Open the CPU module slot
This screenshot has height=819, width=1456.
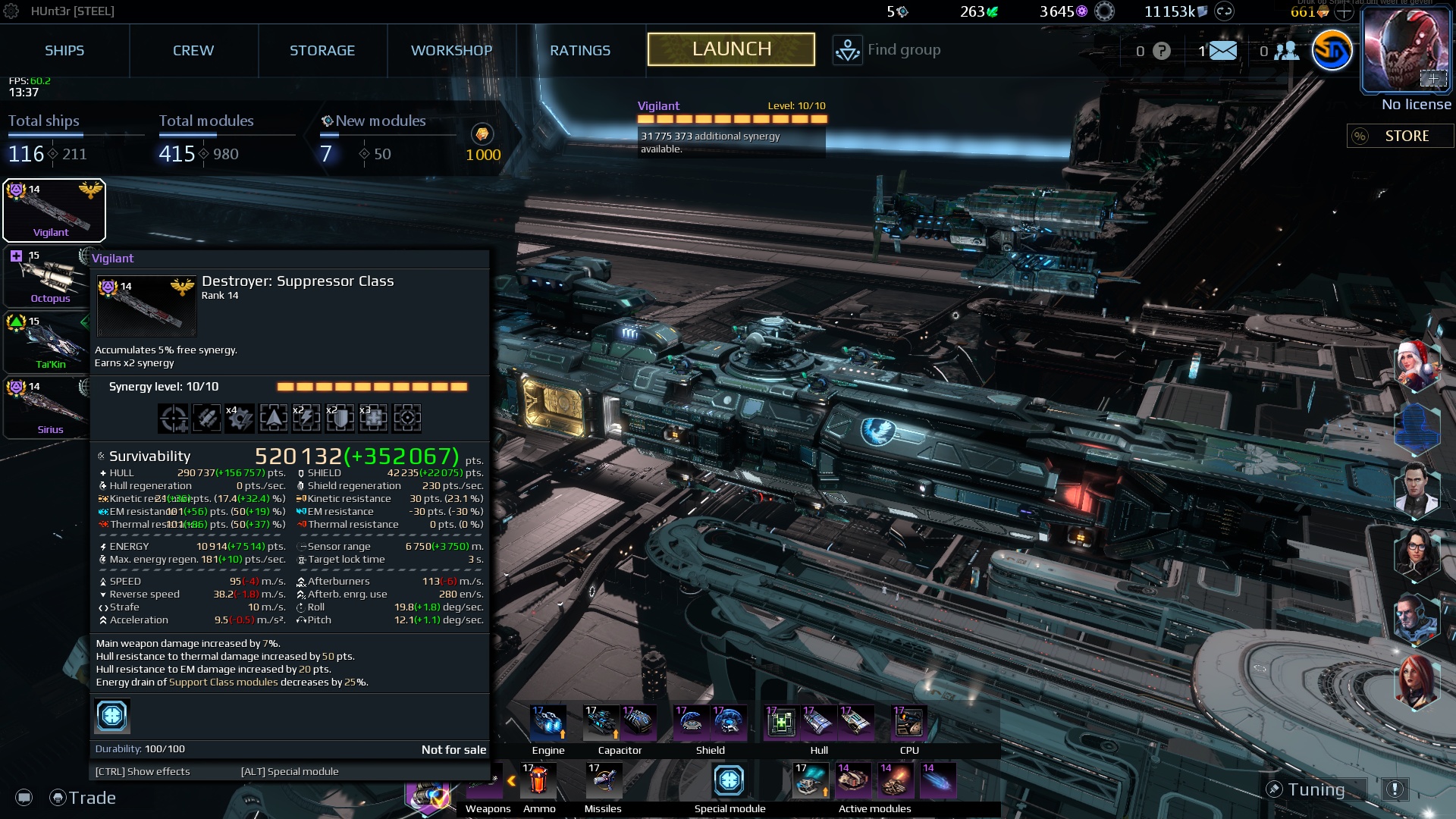click(908, 722)
